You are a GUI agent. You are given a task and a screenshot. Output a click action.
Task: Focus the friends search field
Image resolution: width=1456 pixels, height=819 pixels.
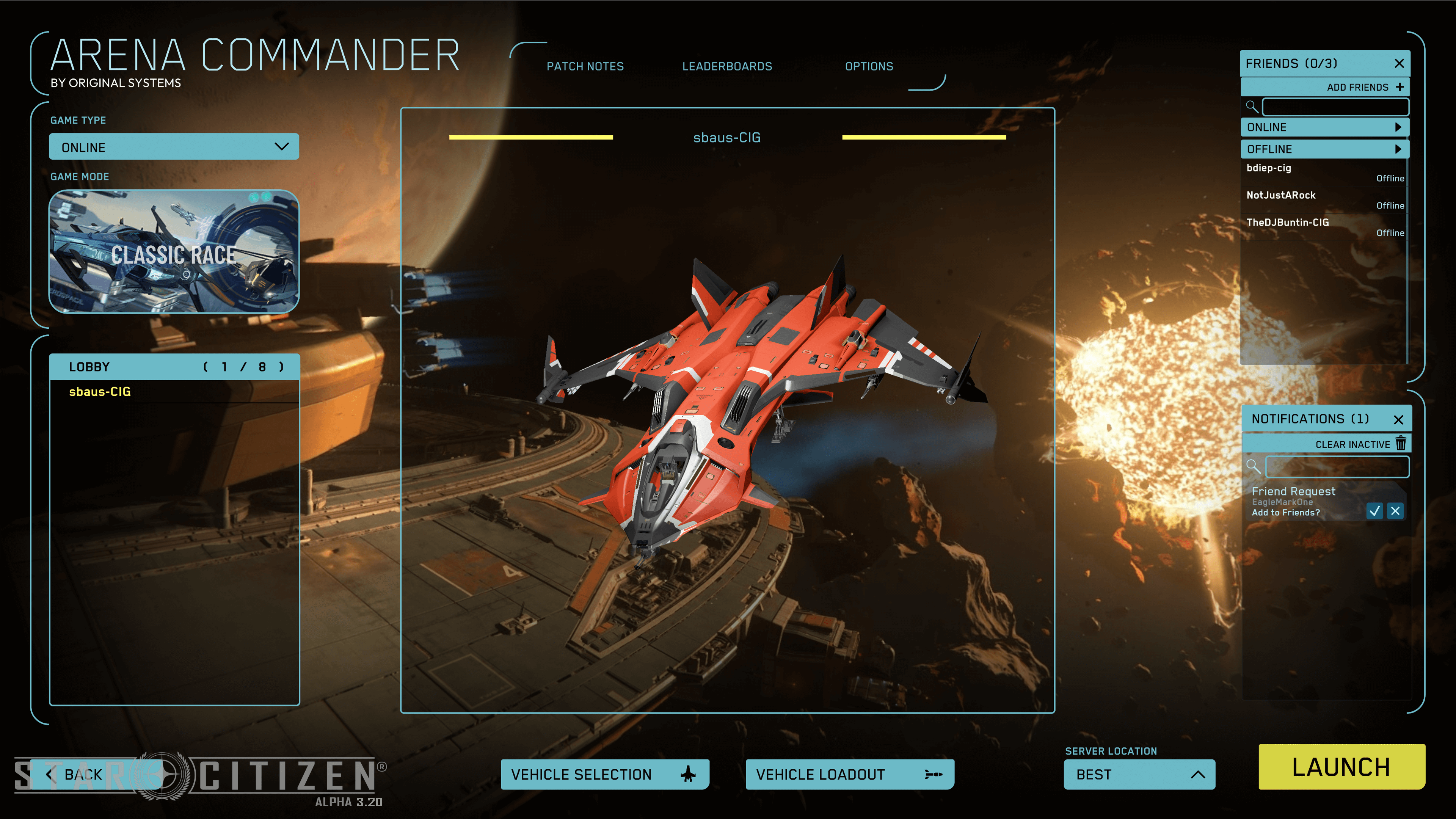point(1335,107)
